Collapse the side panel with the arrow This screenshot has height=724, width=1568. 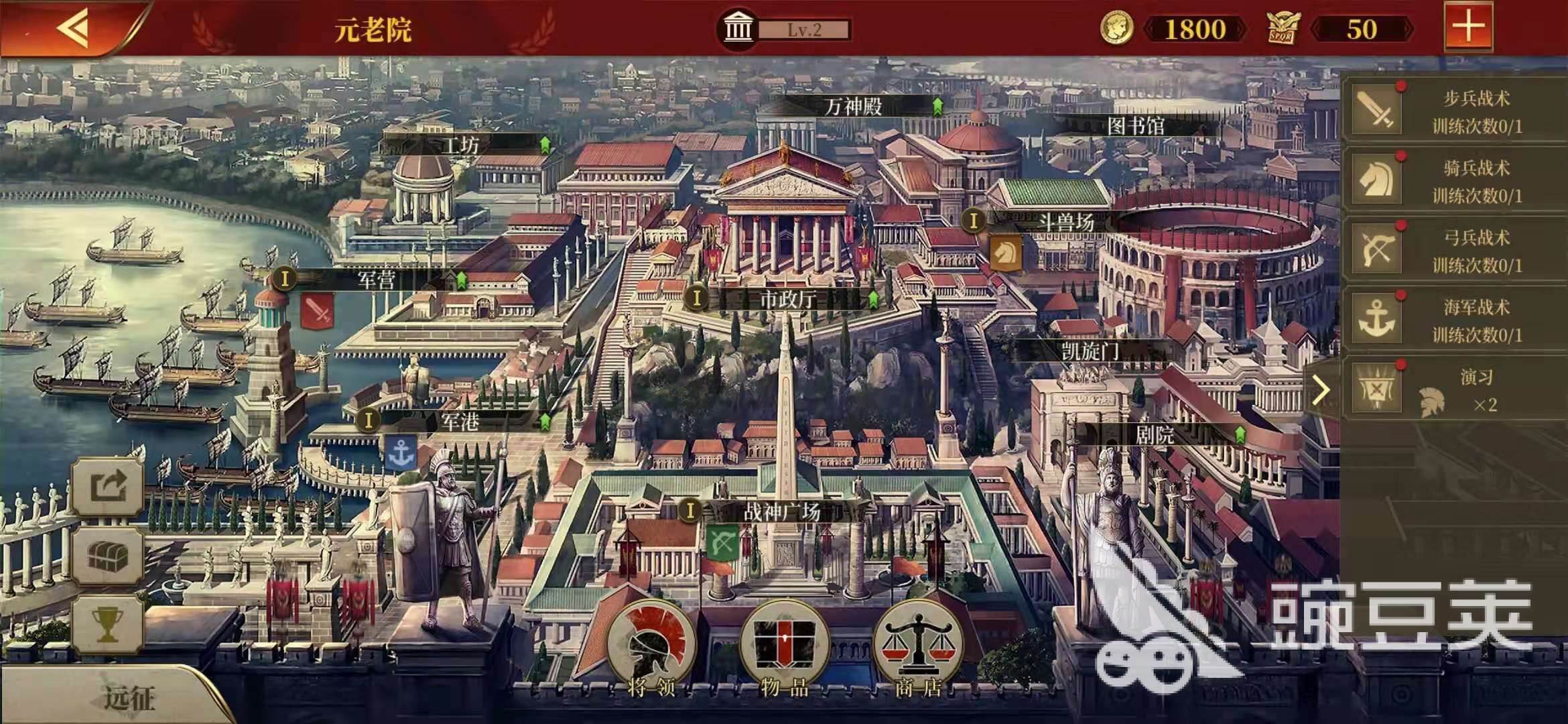click(1320, 390)
